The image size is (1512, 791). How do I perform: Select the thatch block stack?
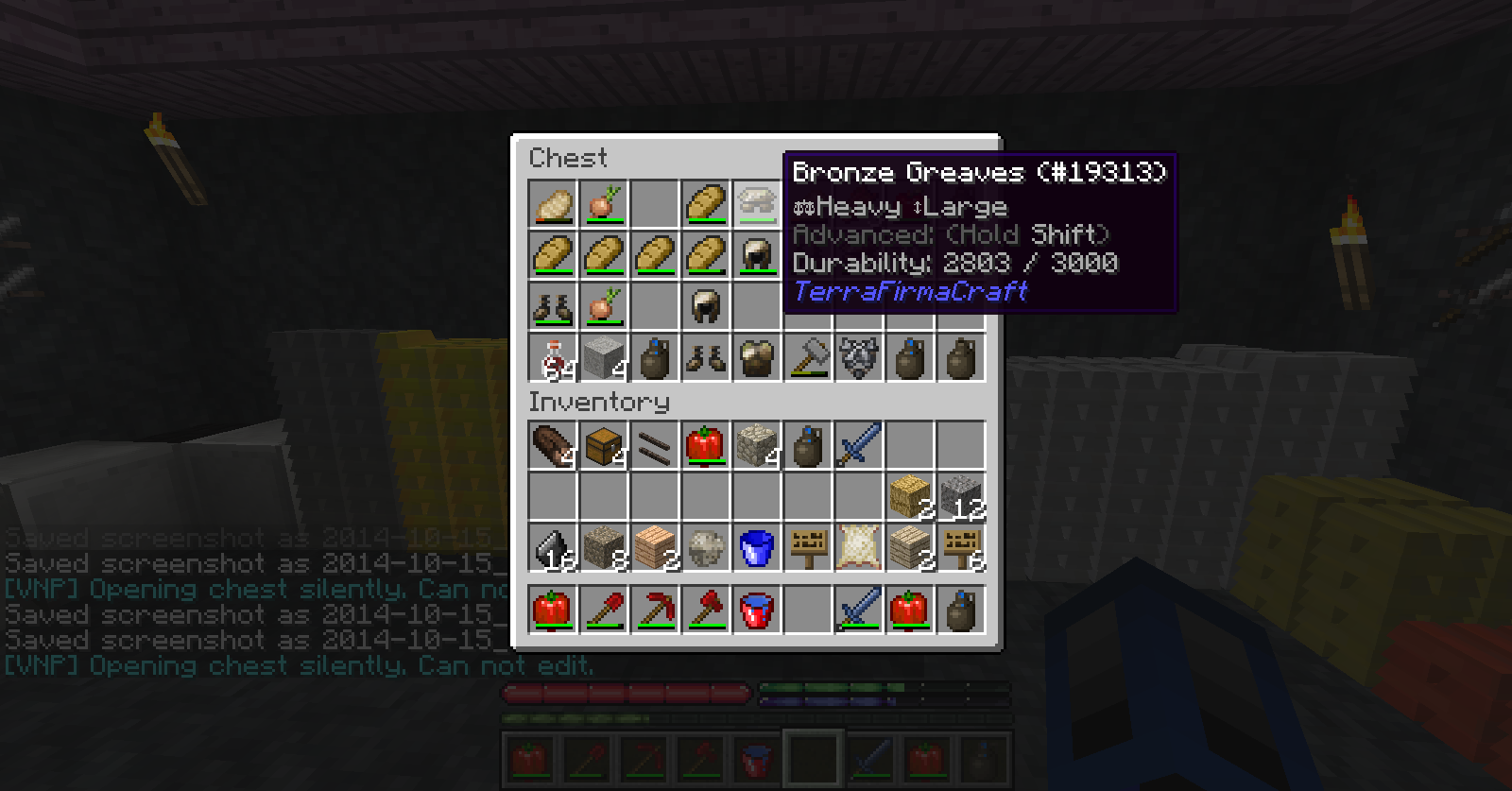point(910,496)
